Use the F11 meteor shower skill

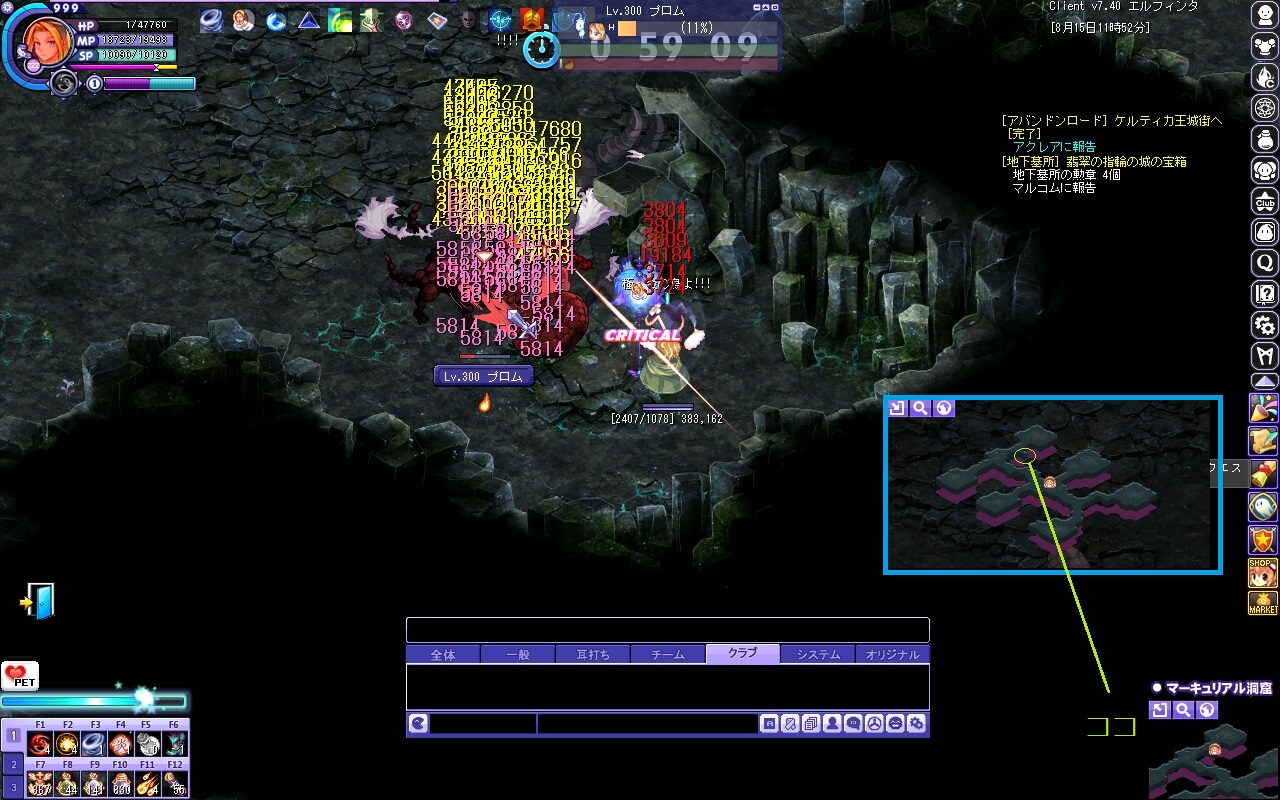[x=148, y=782]
